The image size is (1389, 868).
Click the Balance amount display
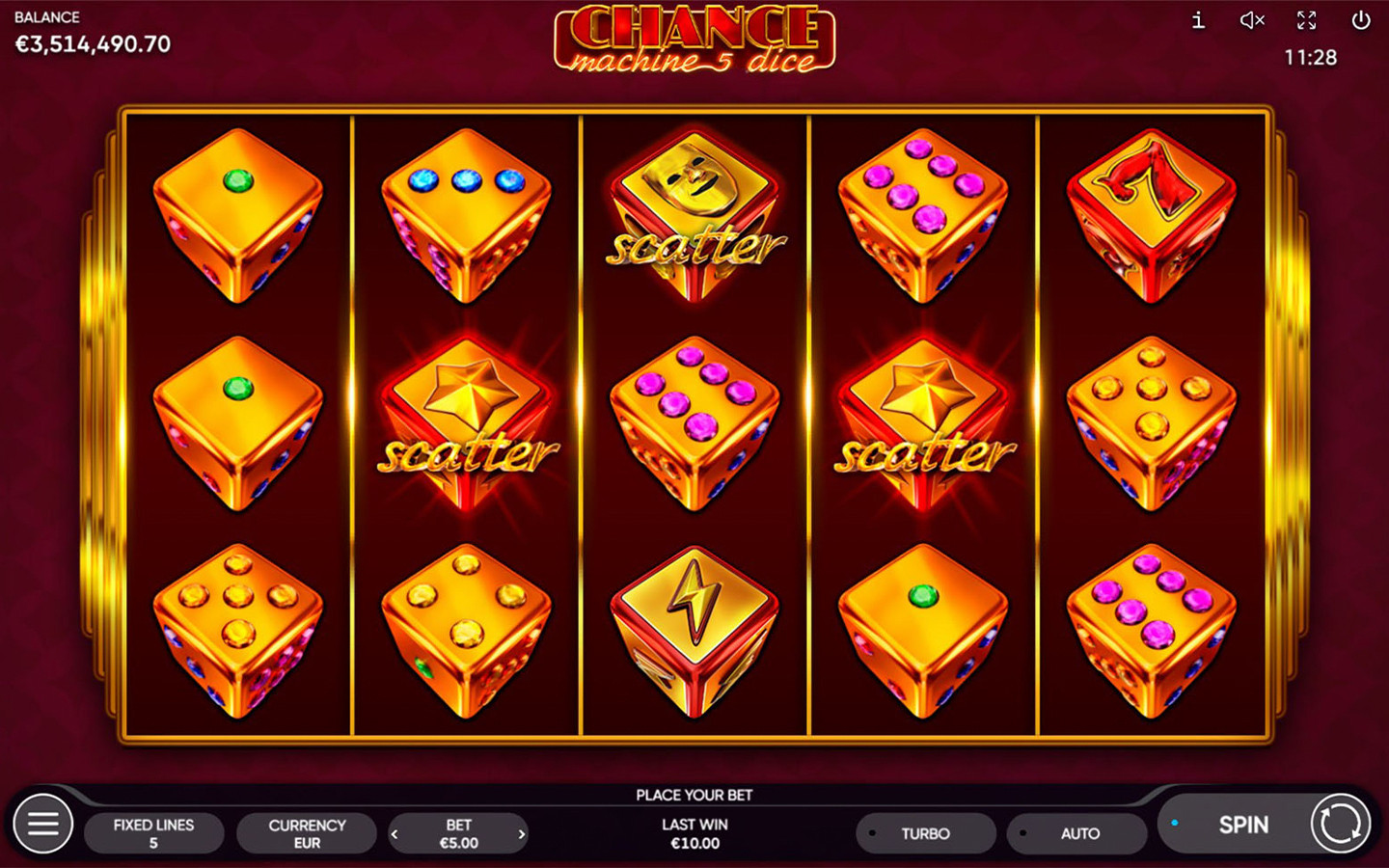(x=92, y=43)
